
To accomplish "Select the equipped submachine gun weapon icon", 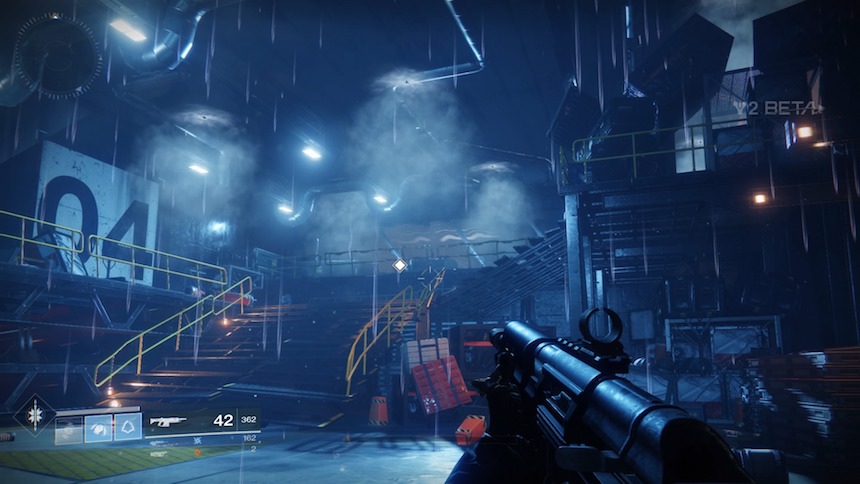I will pos(168,421).
